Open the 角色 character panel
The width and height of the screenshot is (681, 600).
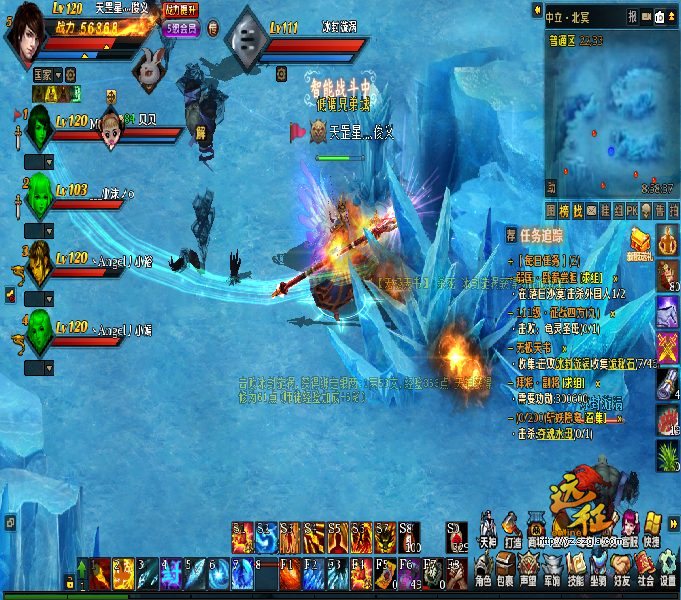click(483, 569)
